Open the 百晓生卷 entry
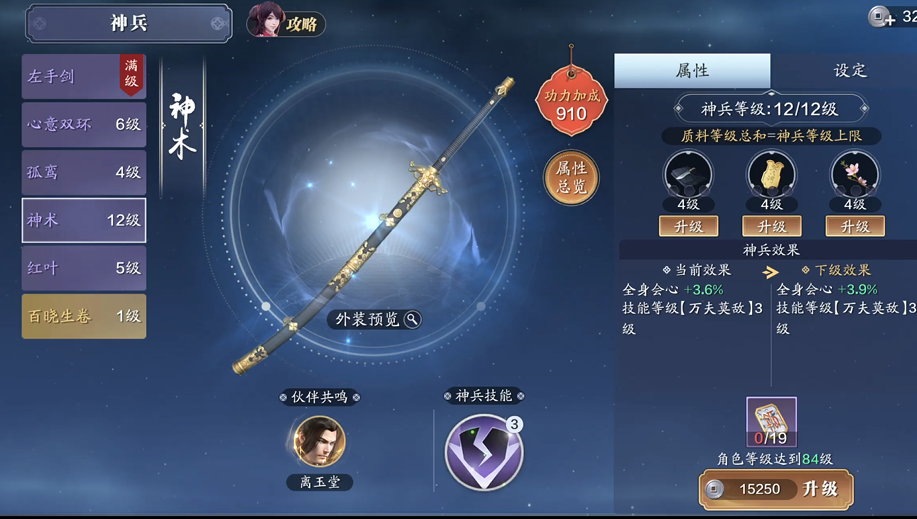917x519 pixels. click(83, 316)
